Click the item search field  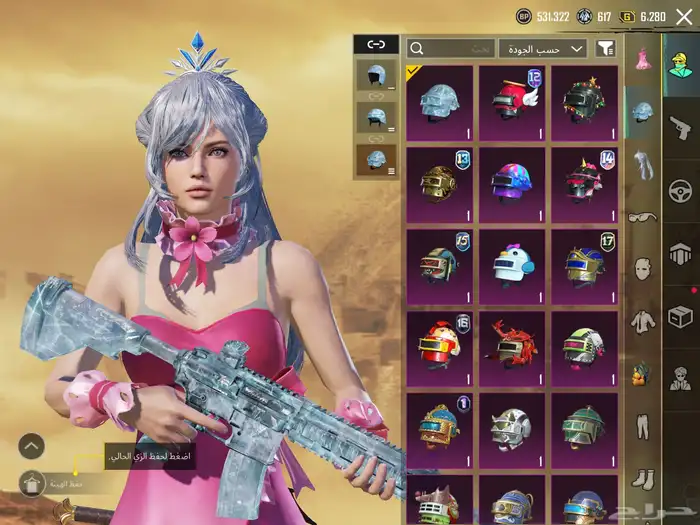(452, 48)
